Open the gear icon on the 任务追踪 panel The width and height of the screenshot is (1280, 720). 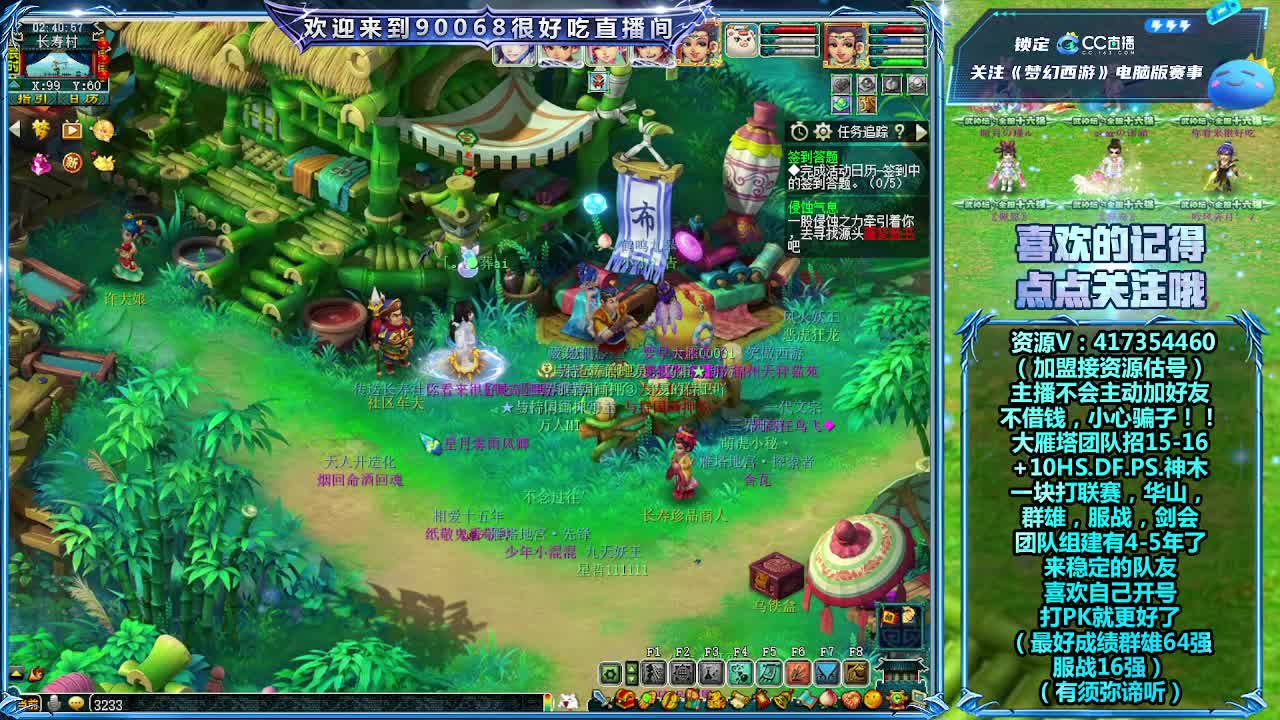click(822, 131)
